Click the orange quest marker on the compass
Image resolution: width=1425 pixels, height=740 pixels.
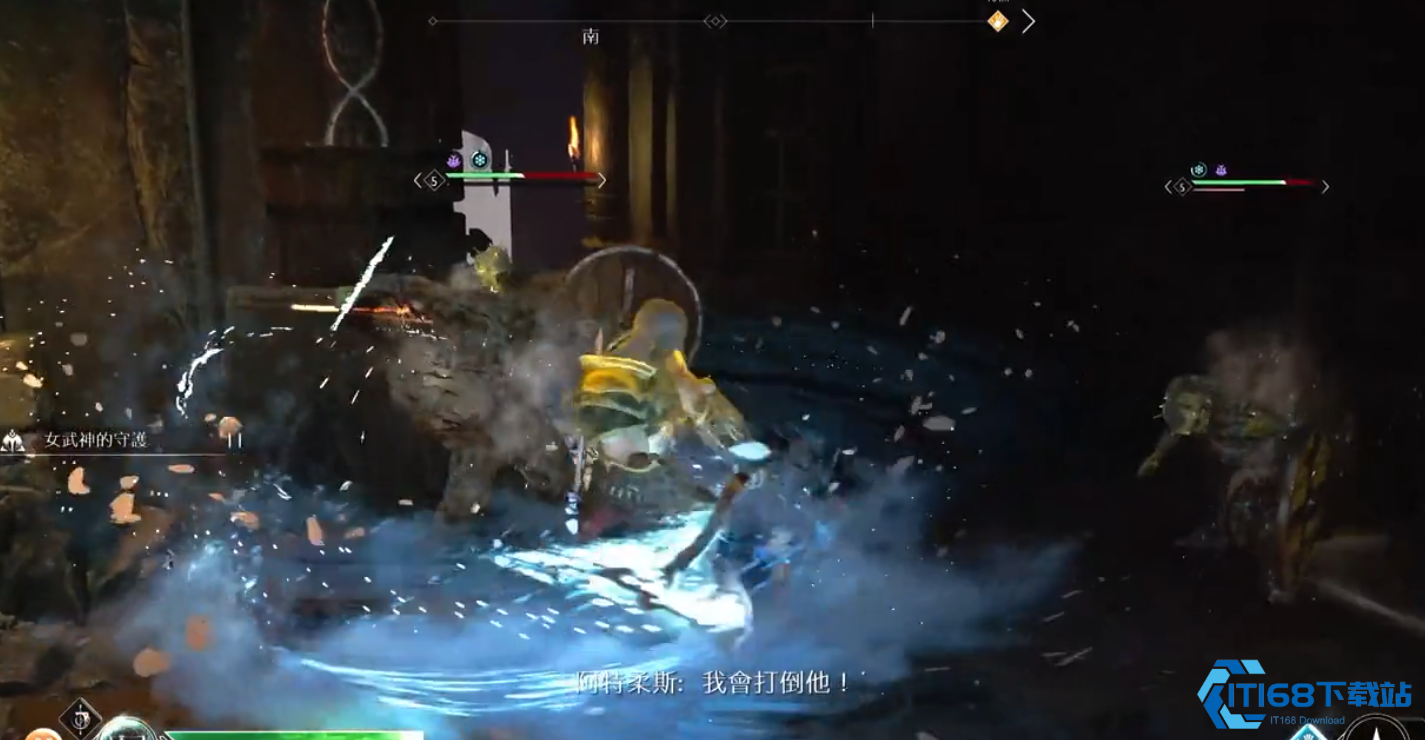tap(997, 21)
